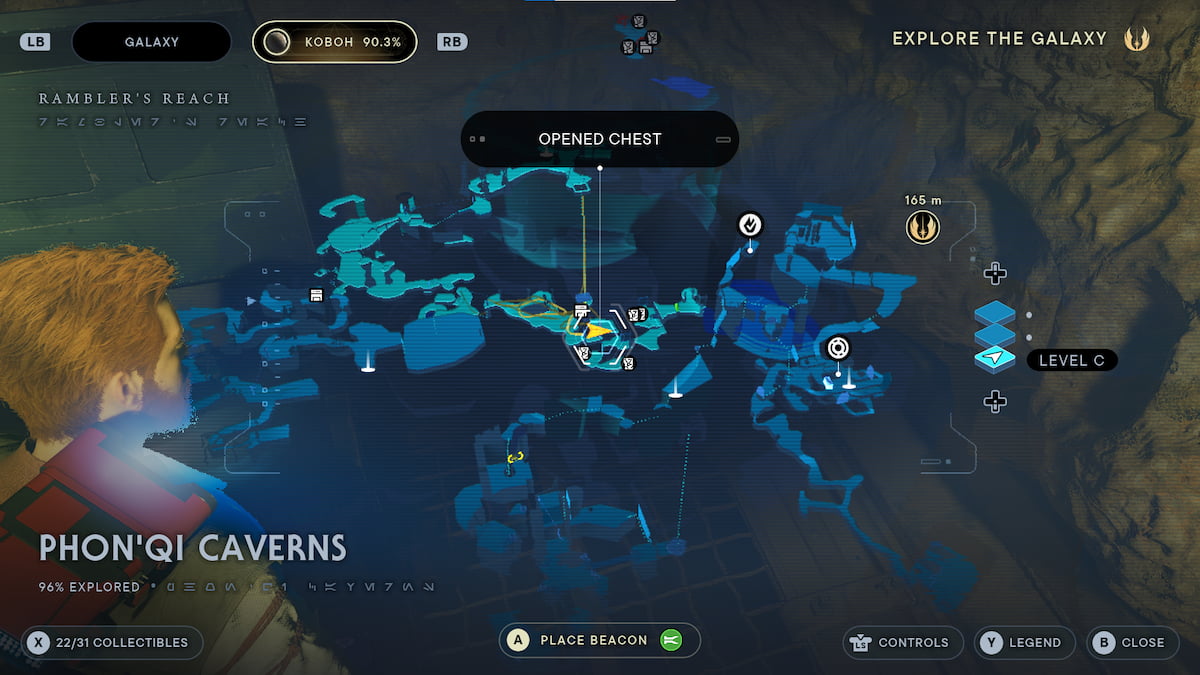Open the Controls help
1200x675 pixels.
point(904,642)
